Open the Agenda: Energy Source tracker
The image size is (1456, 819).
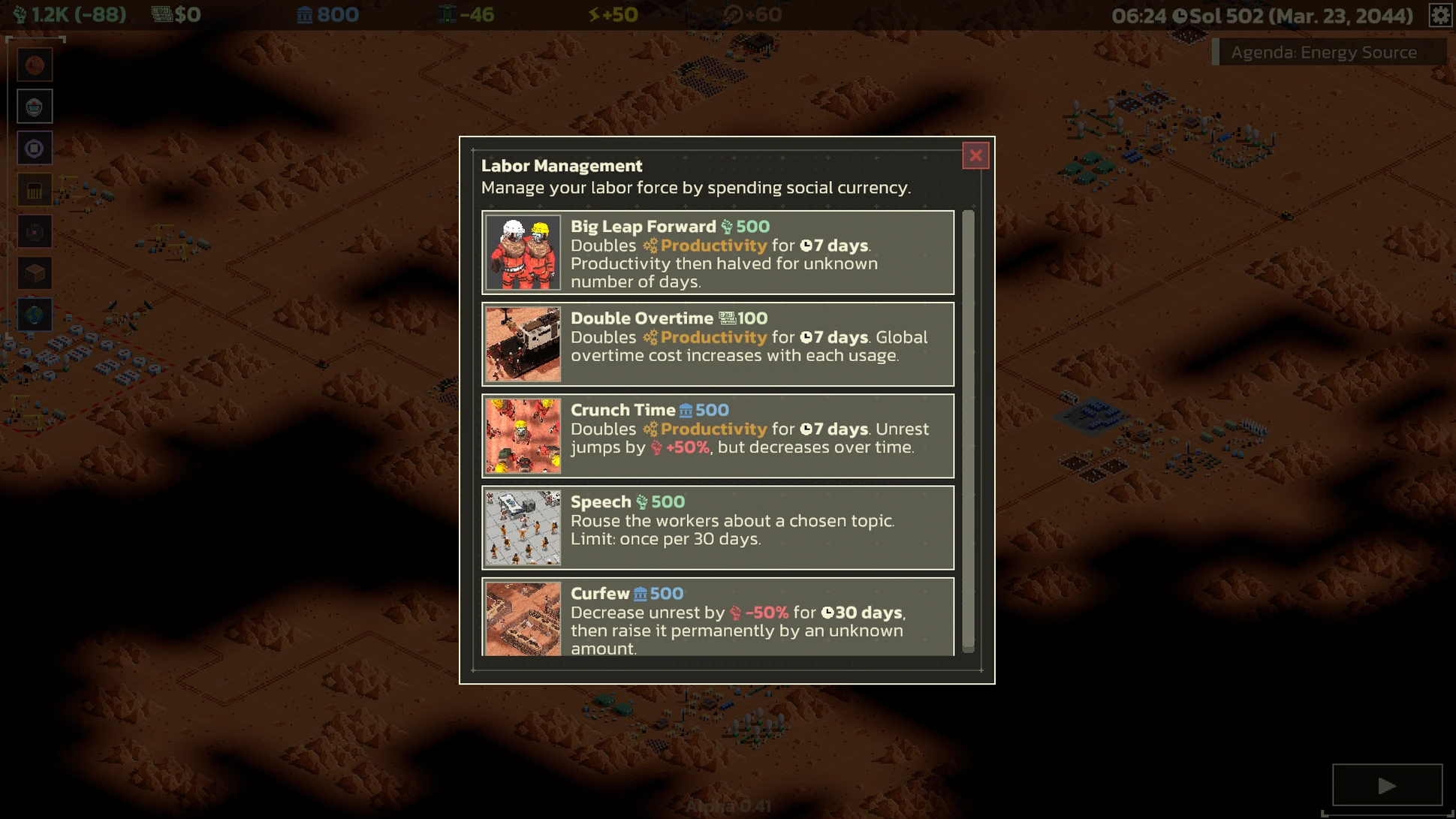[x=1324, y=52]
